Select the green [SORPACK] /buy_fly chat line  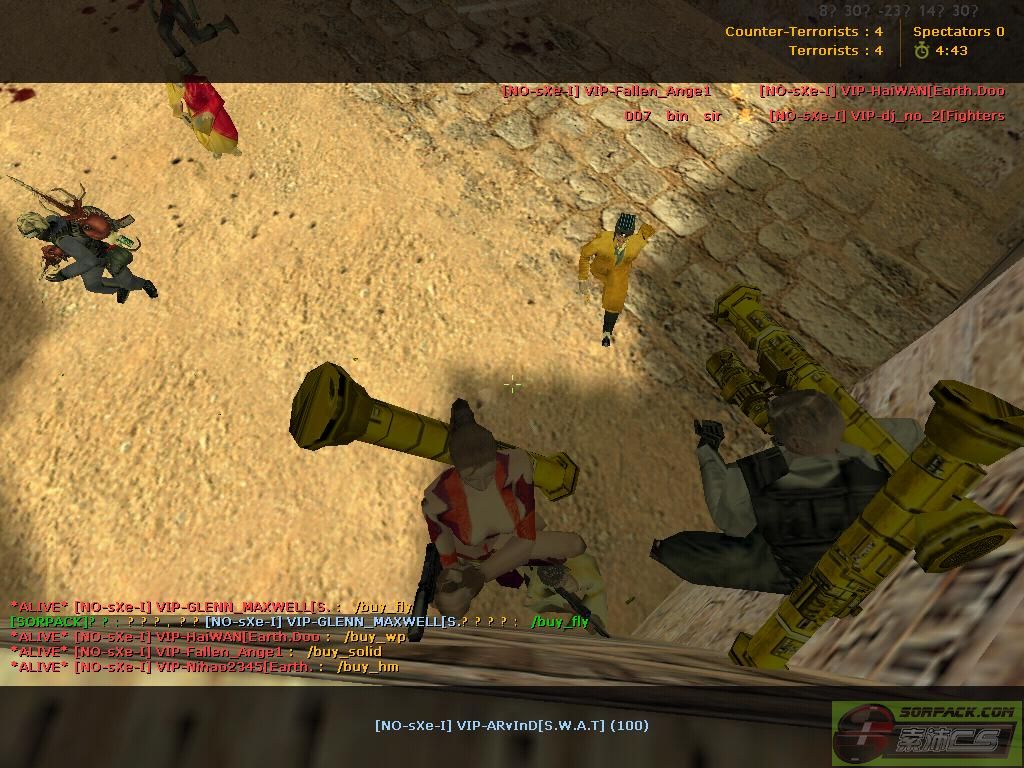298,622
